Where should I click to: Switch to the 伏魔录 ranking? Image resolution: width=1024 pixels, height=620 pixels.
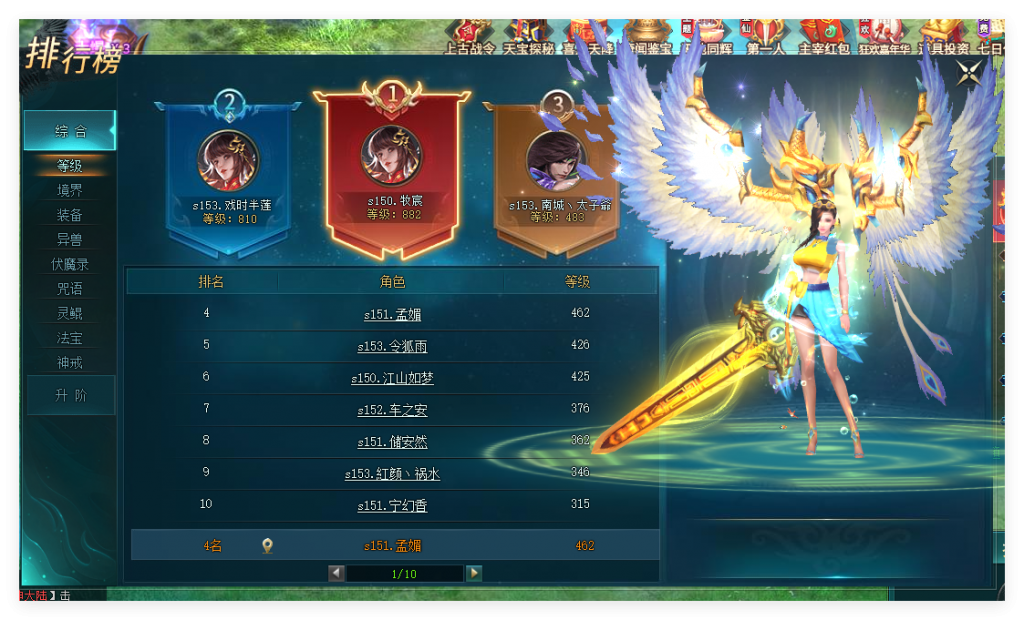pos(70,264)
